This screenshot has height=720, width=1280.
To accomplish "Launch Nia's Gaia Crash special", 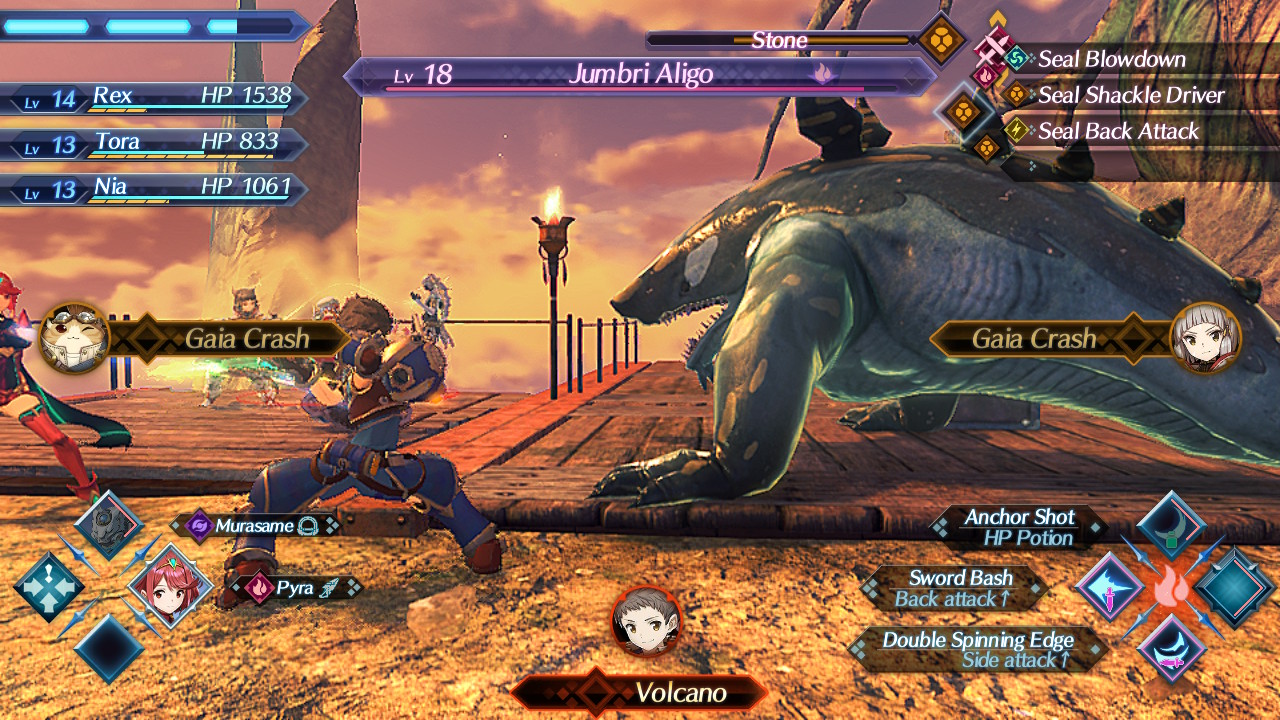I will pyautogui.click(x=1204, y=338).
